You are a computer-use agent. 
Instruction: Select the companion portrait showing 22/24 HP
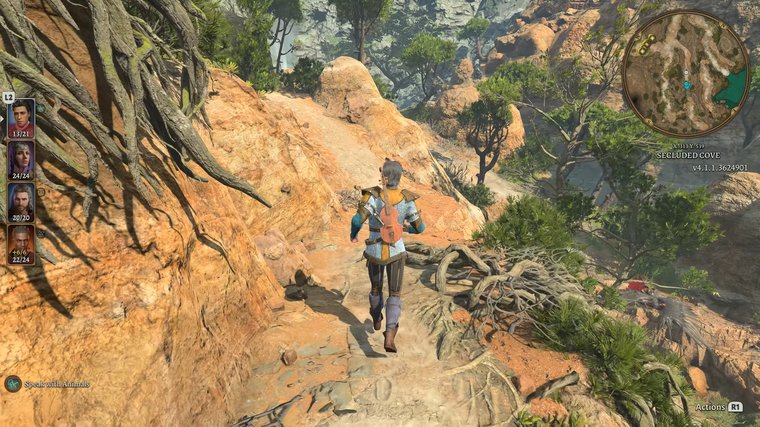click(21, 243)
